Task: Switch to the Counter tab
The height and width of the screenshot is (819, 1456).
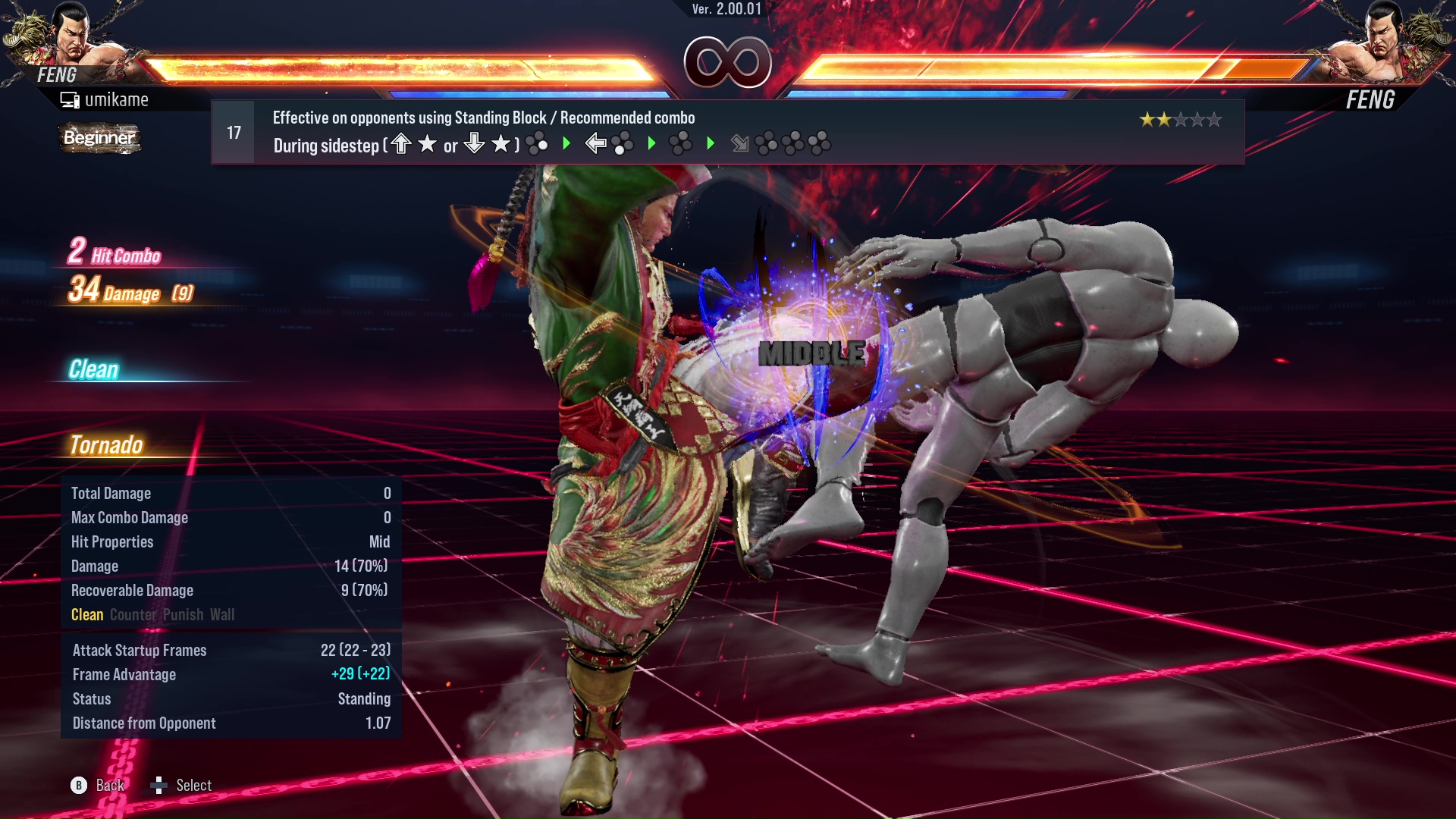Action: [x=133, y=615]
